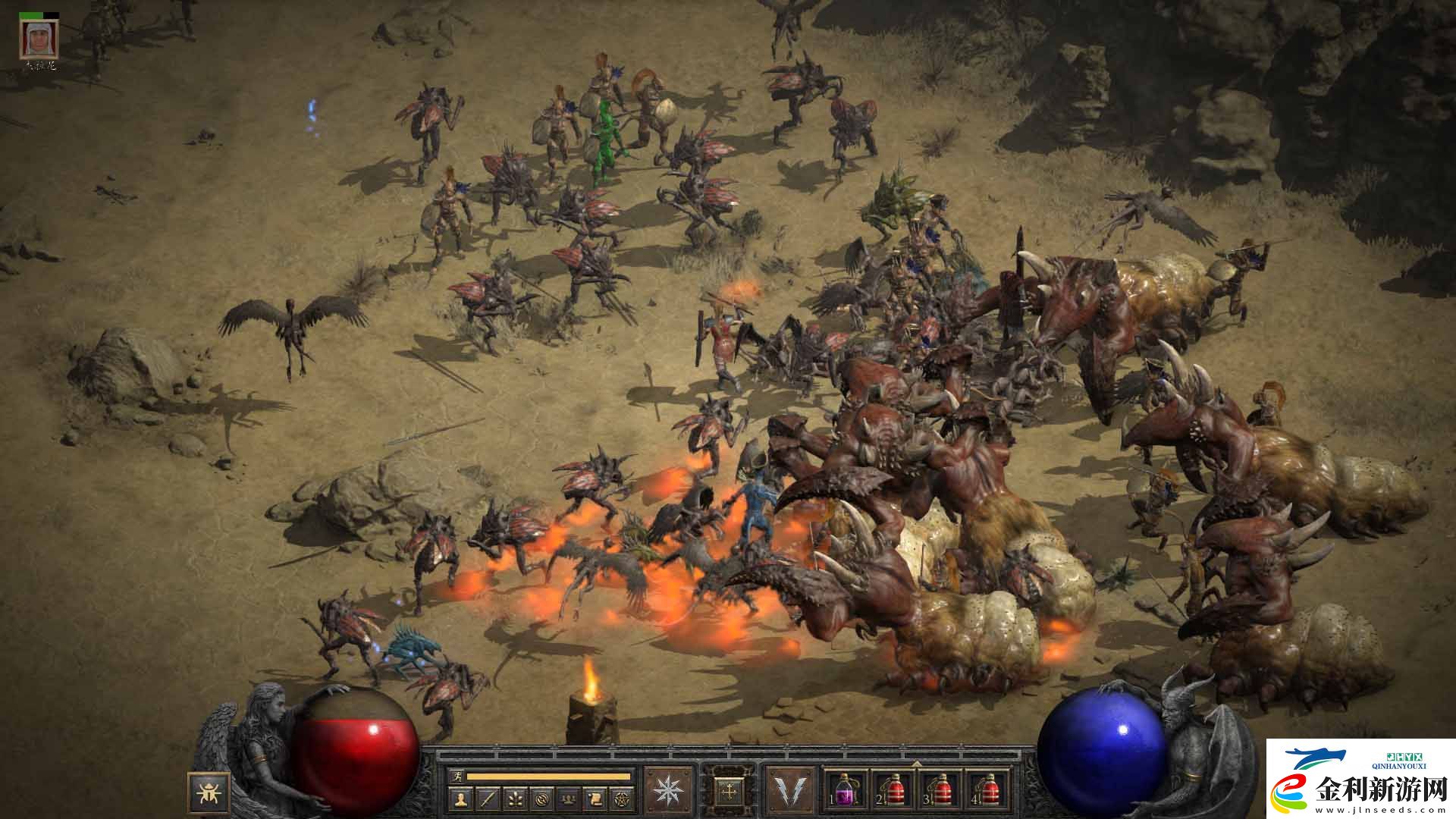Choose the right lightning skill button
The image size is (1456, 819).
(x=790, y=791)
